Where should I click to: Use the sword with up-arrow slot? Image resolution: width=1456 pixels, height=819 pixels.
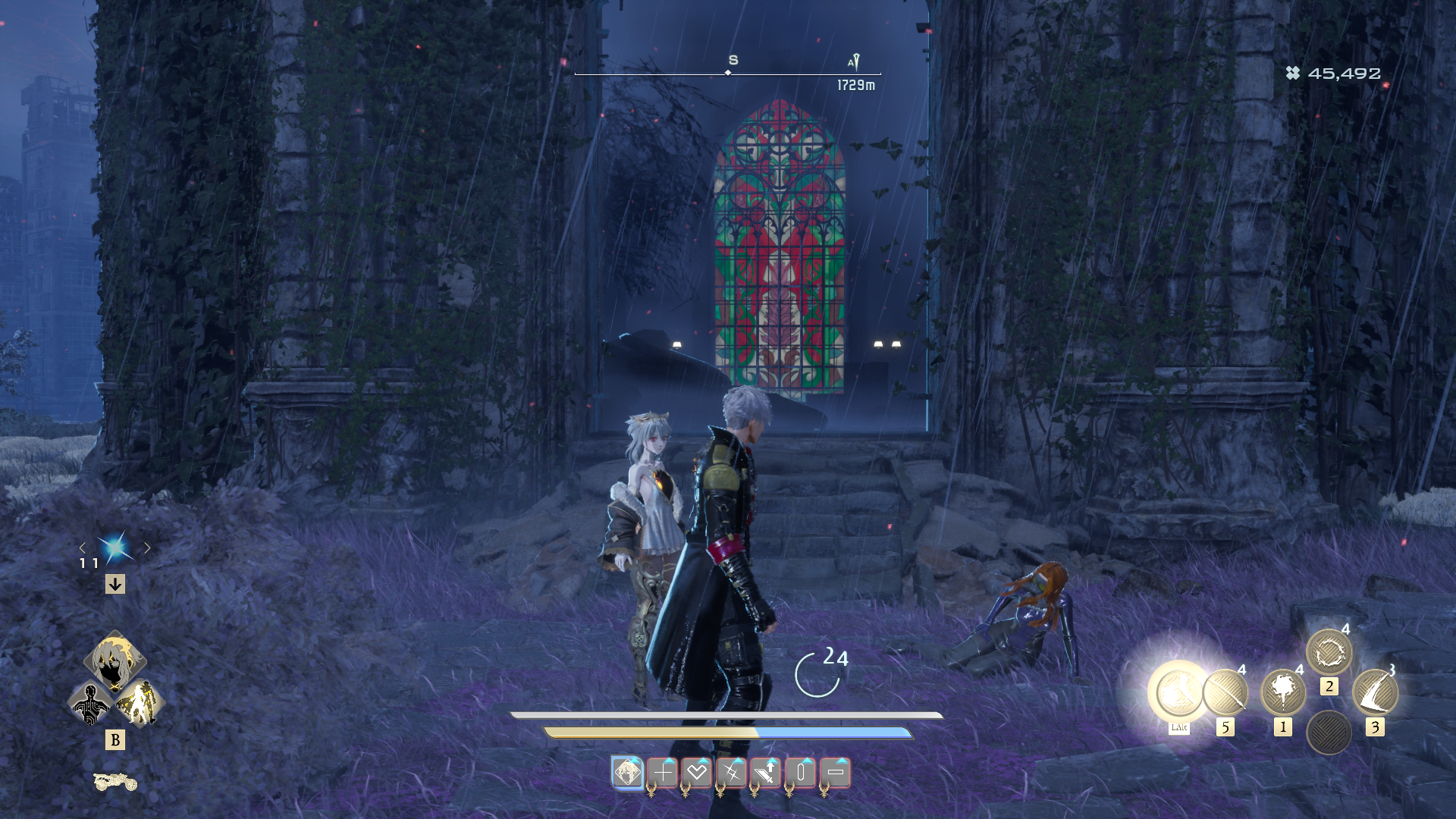[x=766, y=773]
